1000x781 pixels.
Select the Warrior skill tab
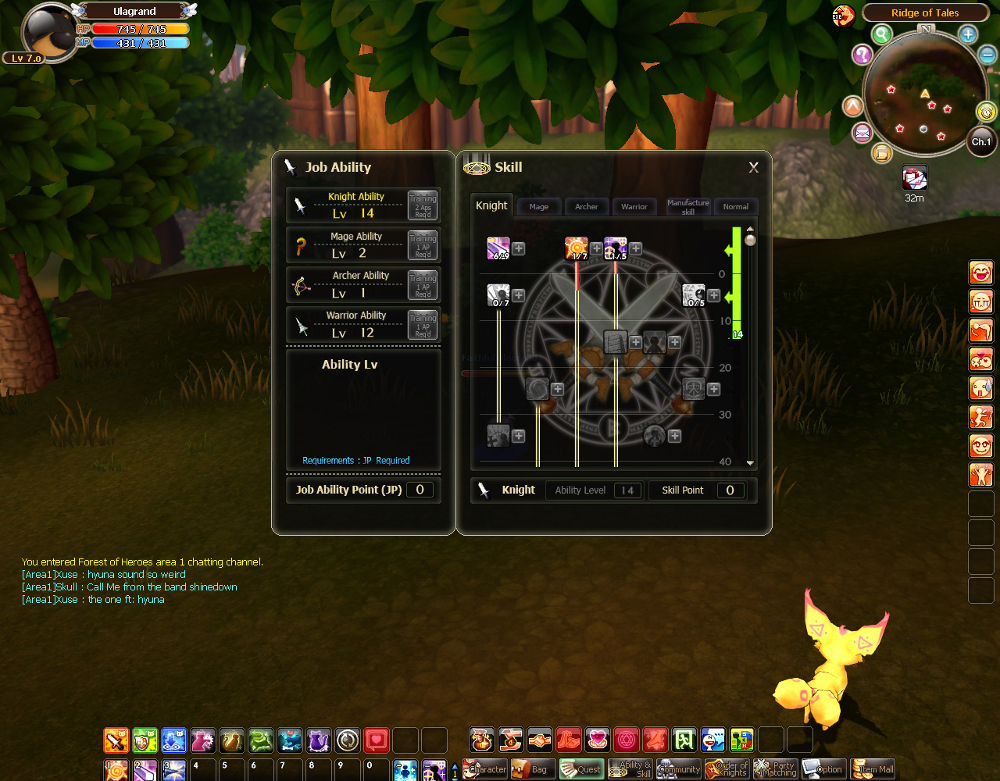pos(634,207)
